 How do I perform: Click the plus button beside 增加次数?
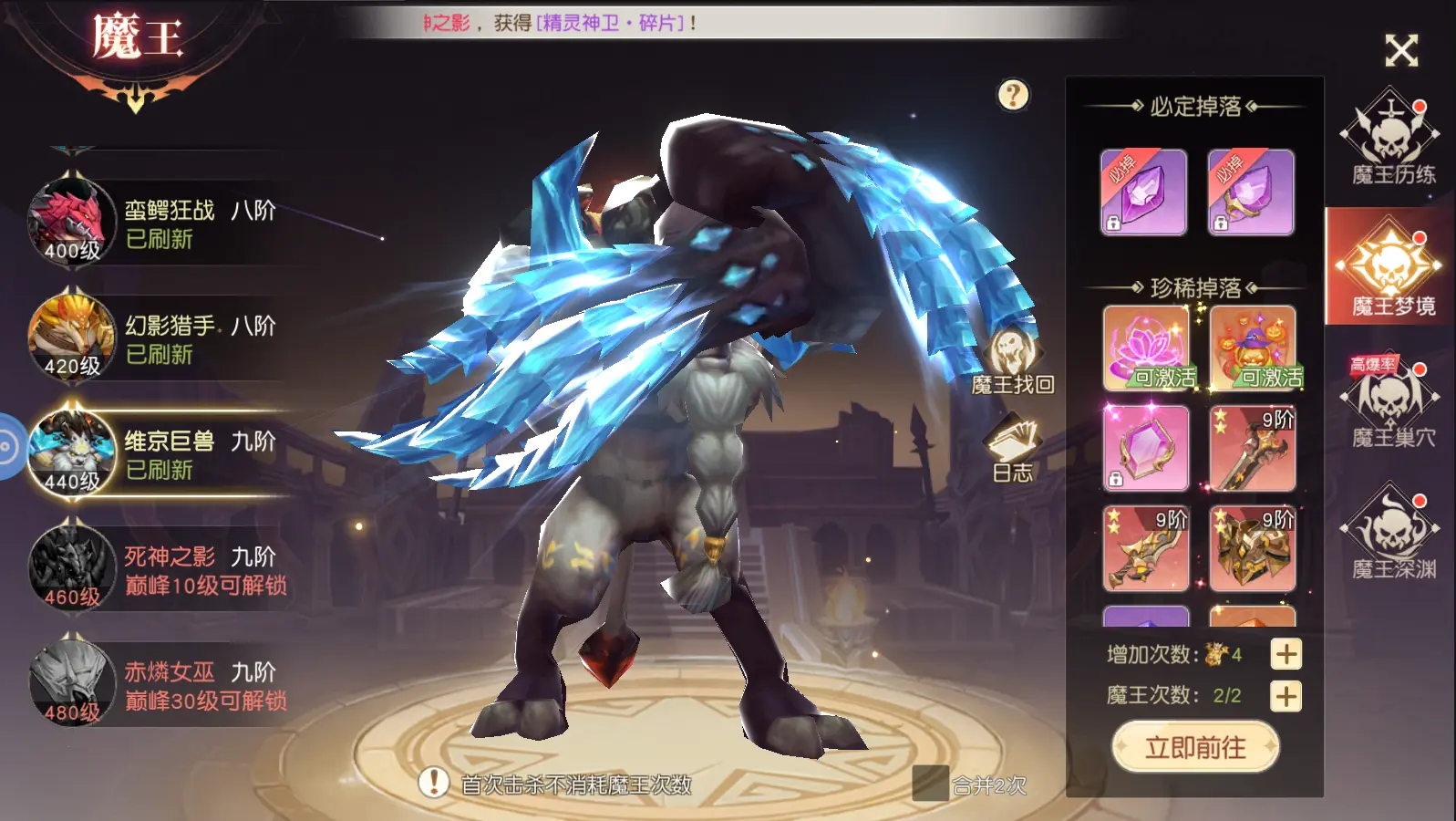click(1286, 654)
